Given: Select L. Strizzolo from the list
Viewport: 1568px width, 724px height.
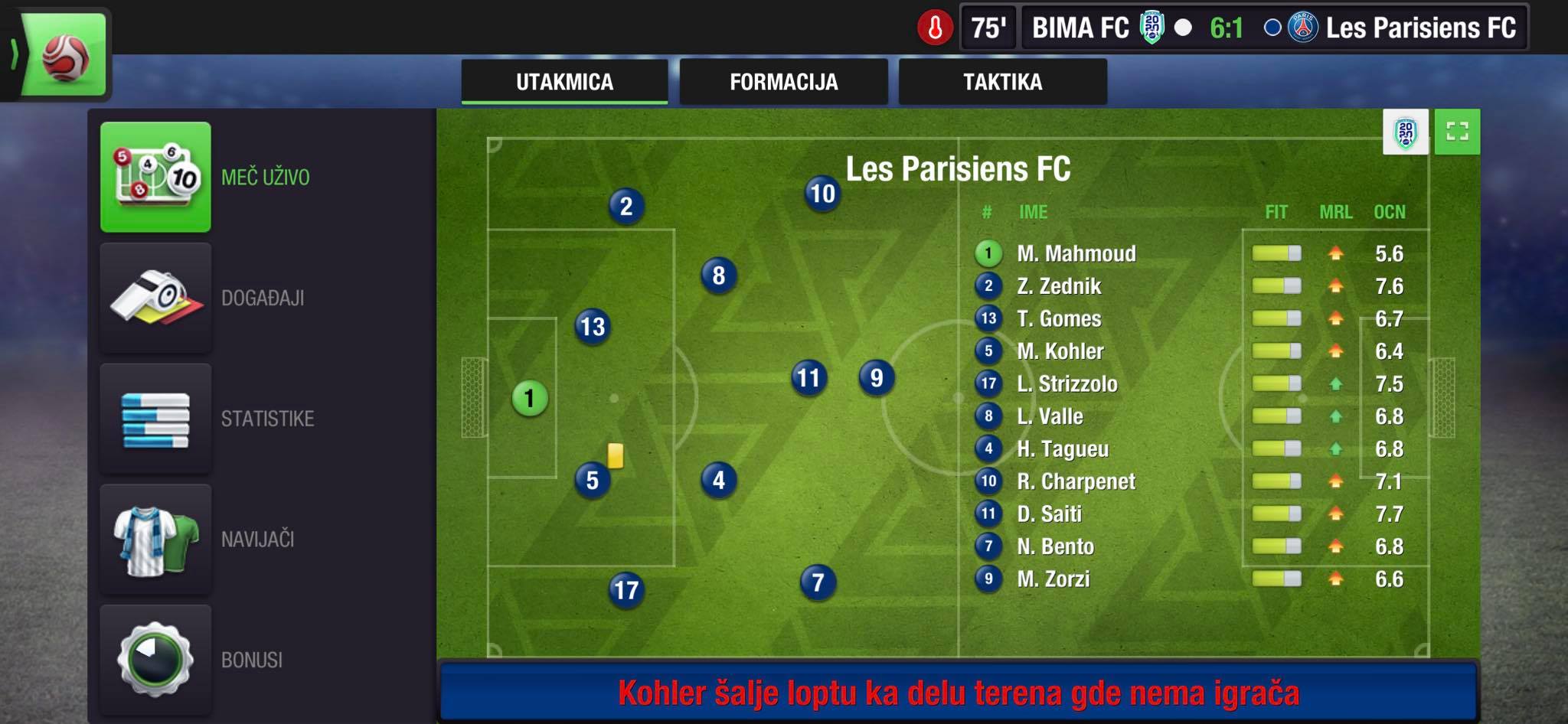Looking at the screenshot, I should 1067,383.
